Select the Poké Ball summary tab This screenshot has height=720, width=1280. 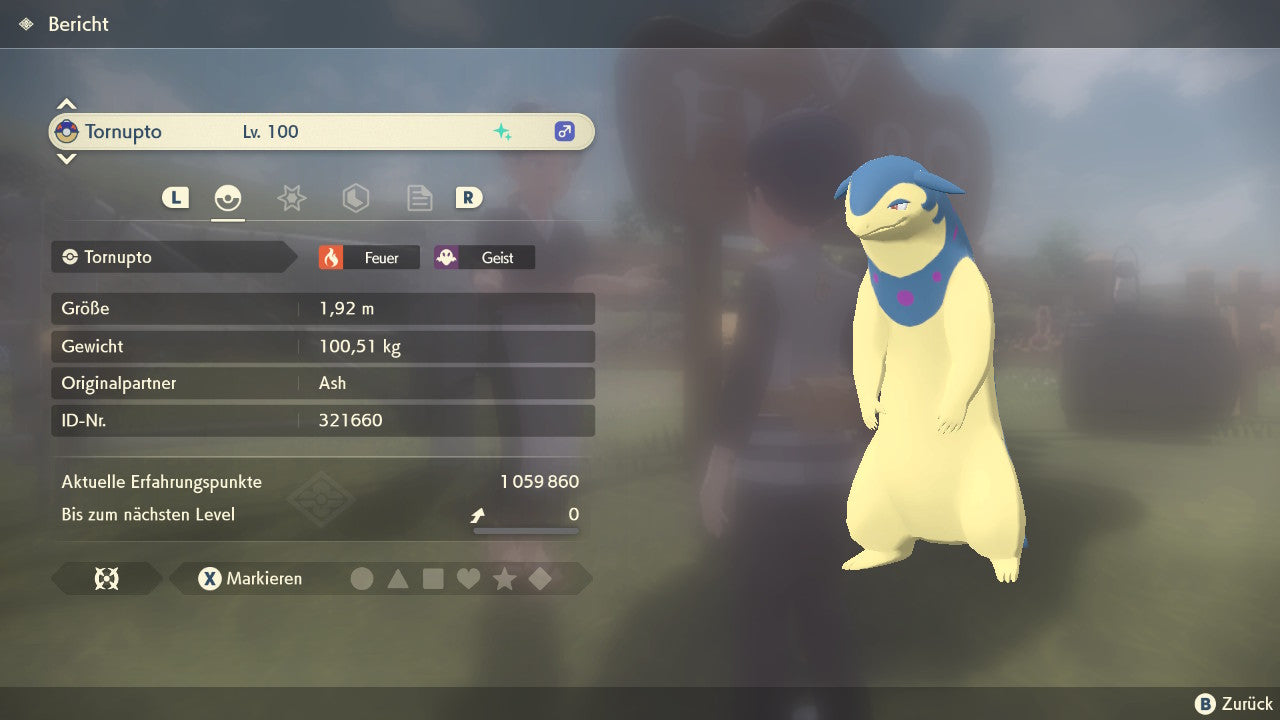pyautogui.click(x=228, y=198)
